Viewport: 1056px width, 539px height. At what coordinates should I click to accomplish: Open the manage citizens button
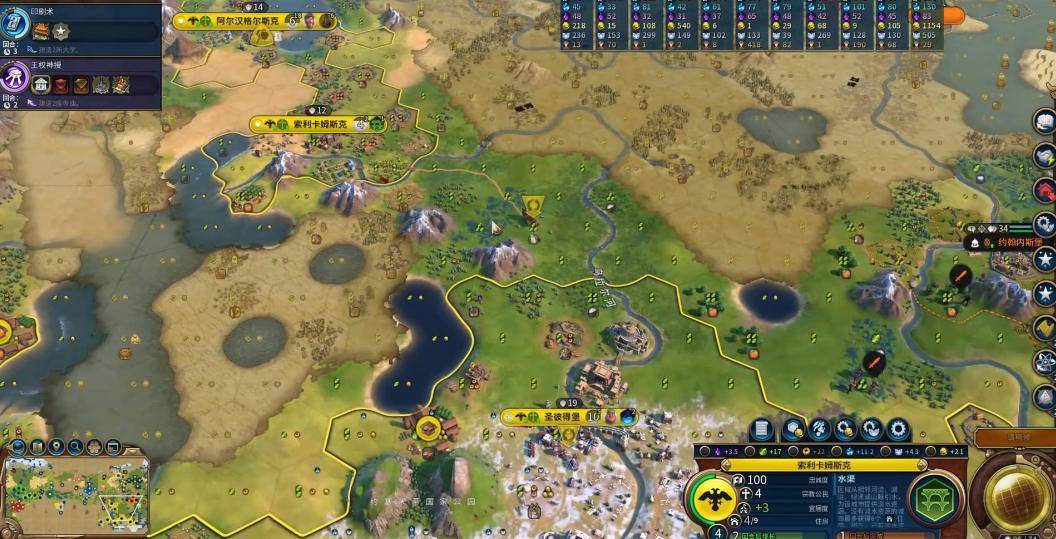pos(820,430)
